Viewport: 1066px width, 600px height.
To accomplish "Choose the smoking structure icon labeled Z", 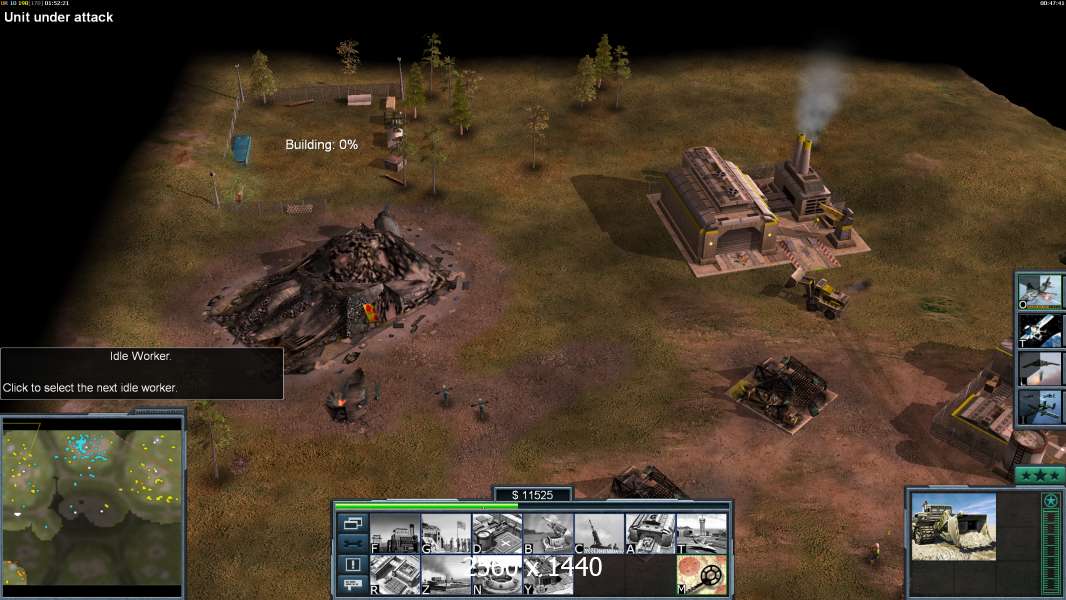I will click(x=445, y=575).
